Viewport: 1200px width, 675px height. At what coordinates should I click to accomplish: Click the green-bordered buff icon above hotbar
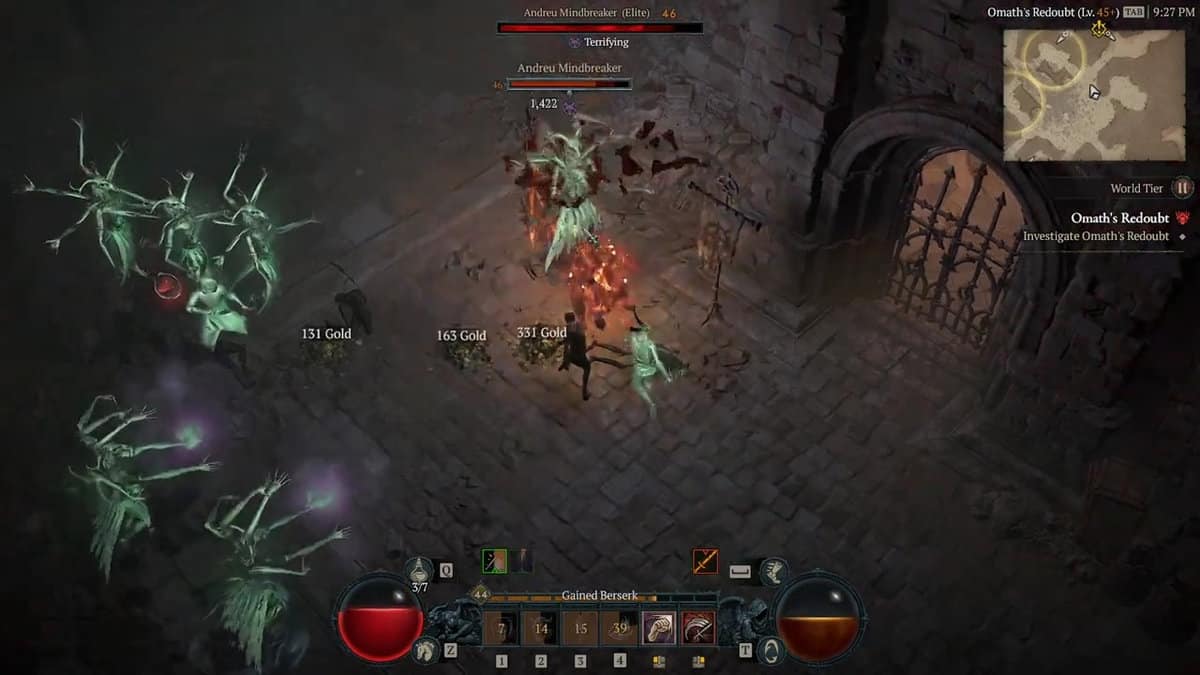pos(495,561)
